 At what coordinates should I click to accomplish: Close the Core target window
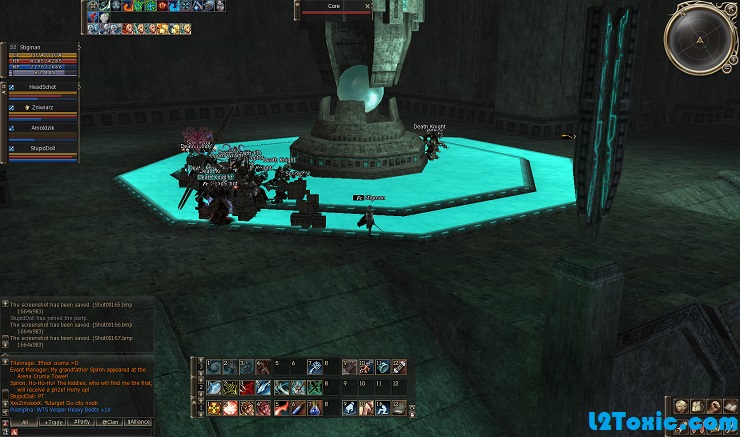point(368,5)
